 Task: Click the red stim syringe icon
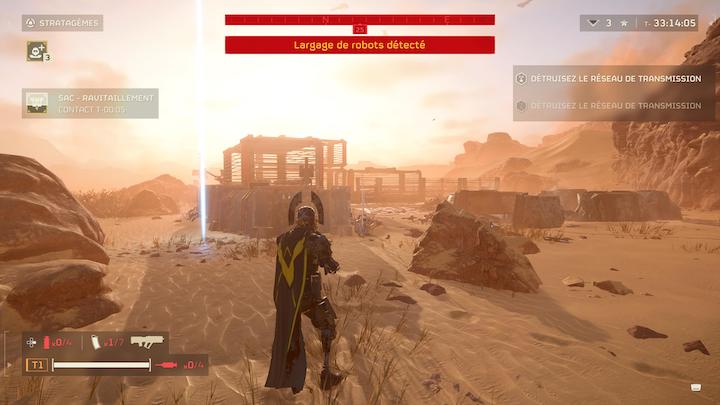(169, 366)
